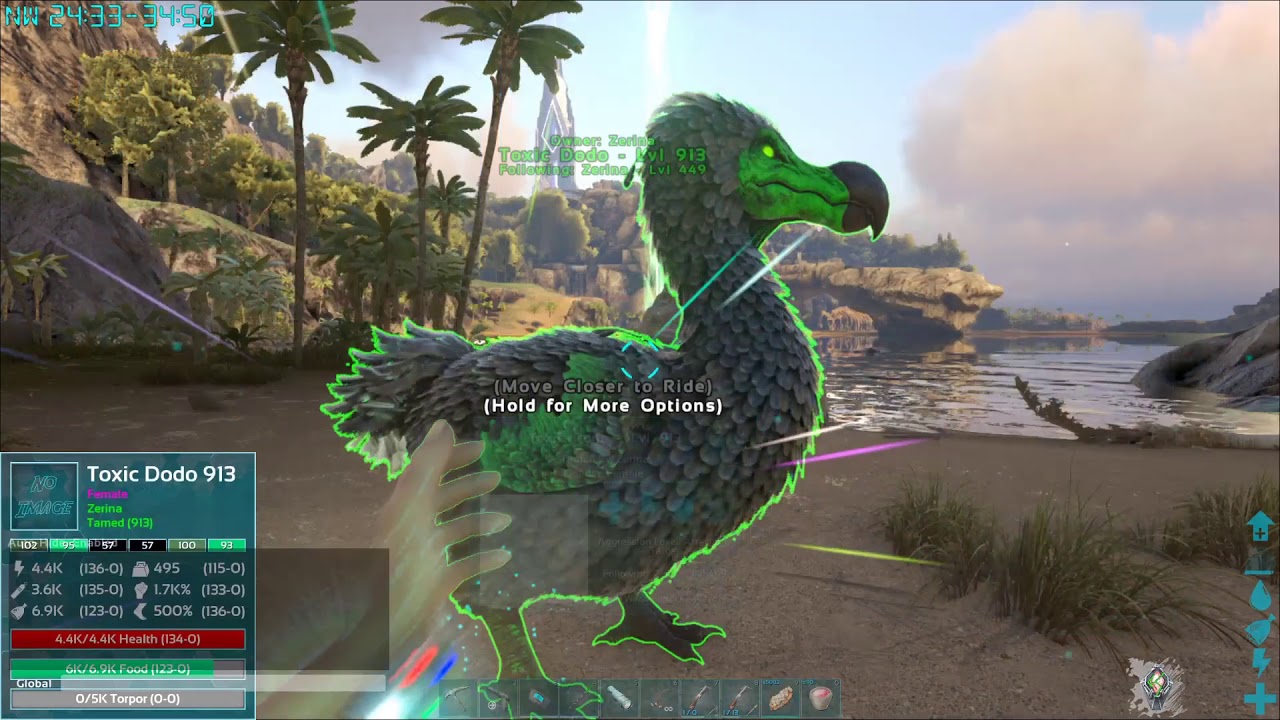The width and height of the screenshot is (1280, 720).
Task: Equip the white cylinder item in slot 5
Action: [x=619, y=697]
